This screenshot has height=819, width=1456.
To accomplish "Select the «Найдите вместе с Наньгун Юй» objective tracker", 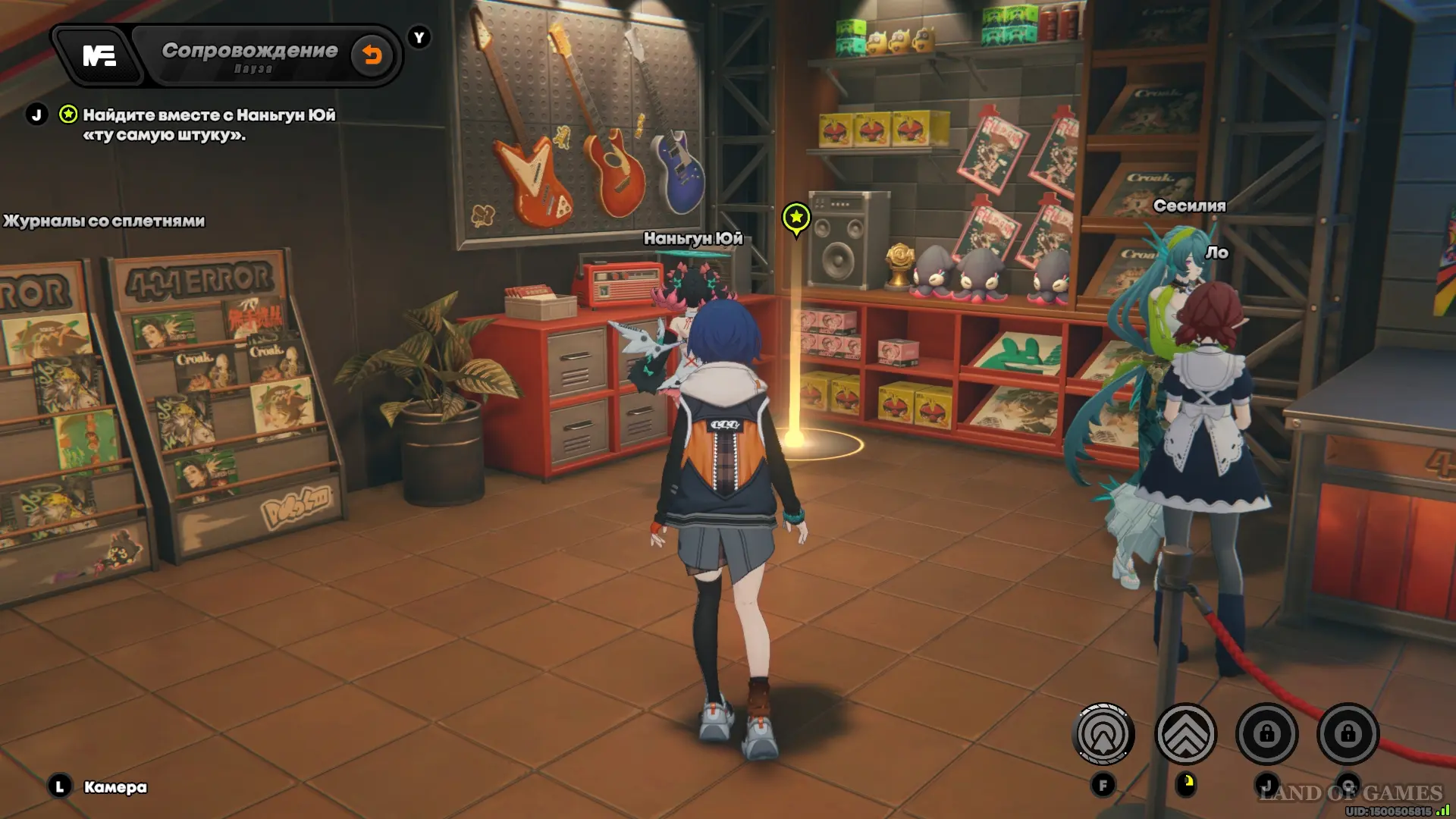I will (x=209, y=124).
